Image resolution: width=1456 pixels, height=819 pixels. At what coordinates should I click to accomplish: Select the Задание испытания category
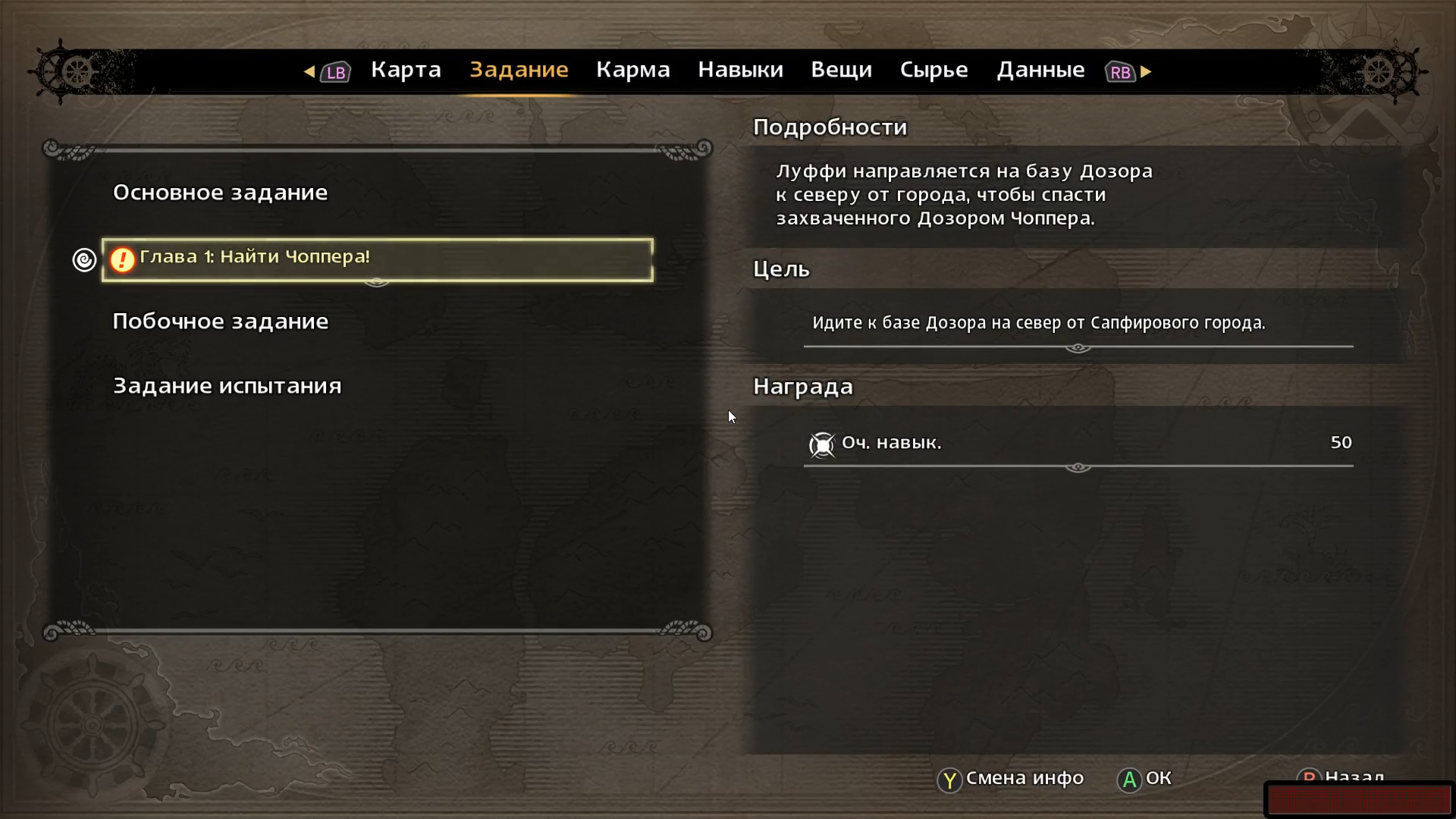click(227, 386)
